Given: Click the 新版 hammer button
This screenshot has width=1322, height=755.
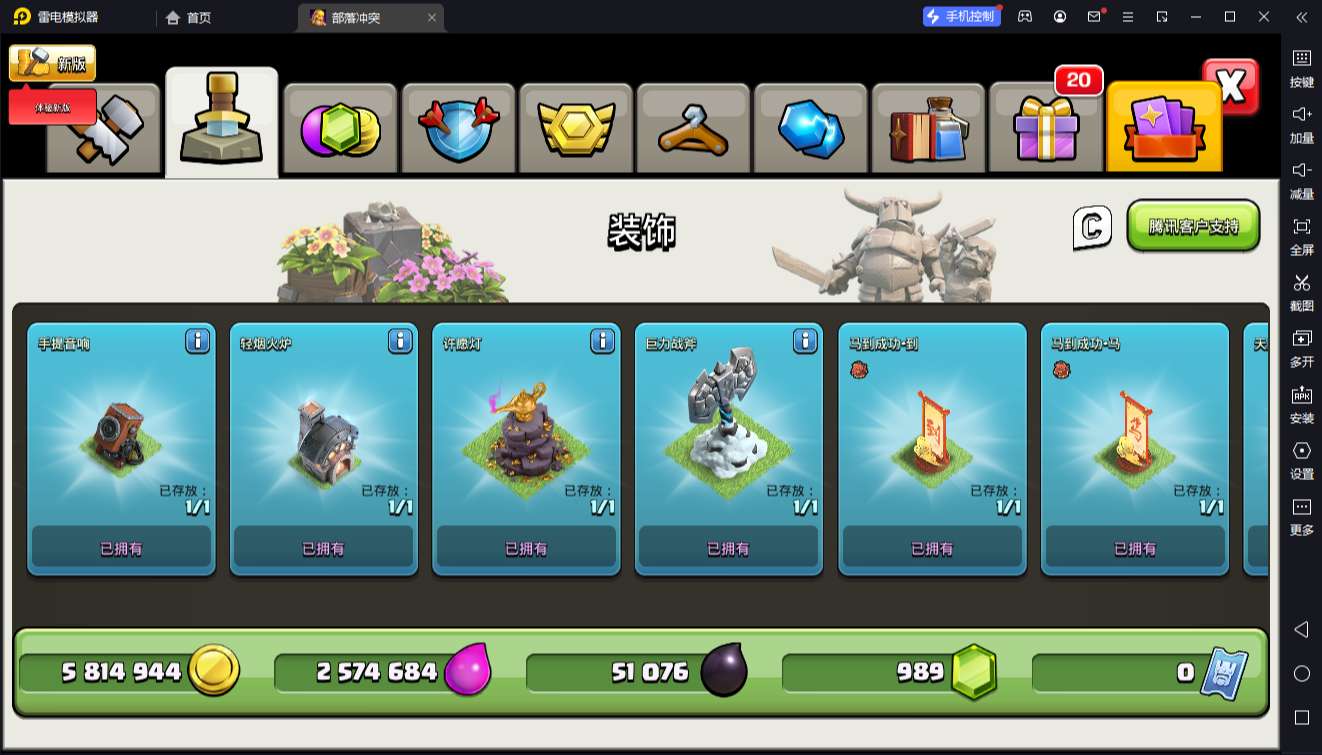Looking at the screenshot, I should point(53,64).
